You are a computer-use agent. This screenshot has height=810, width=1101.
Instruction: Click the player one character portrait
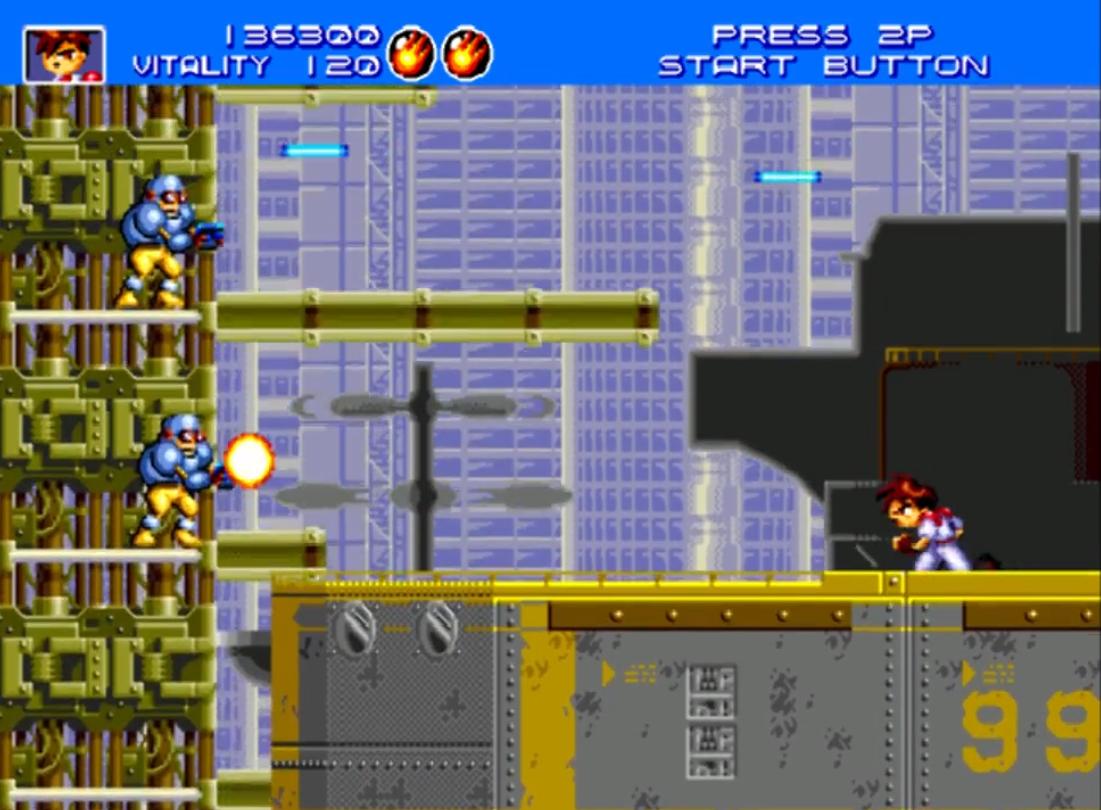(64, 55)
